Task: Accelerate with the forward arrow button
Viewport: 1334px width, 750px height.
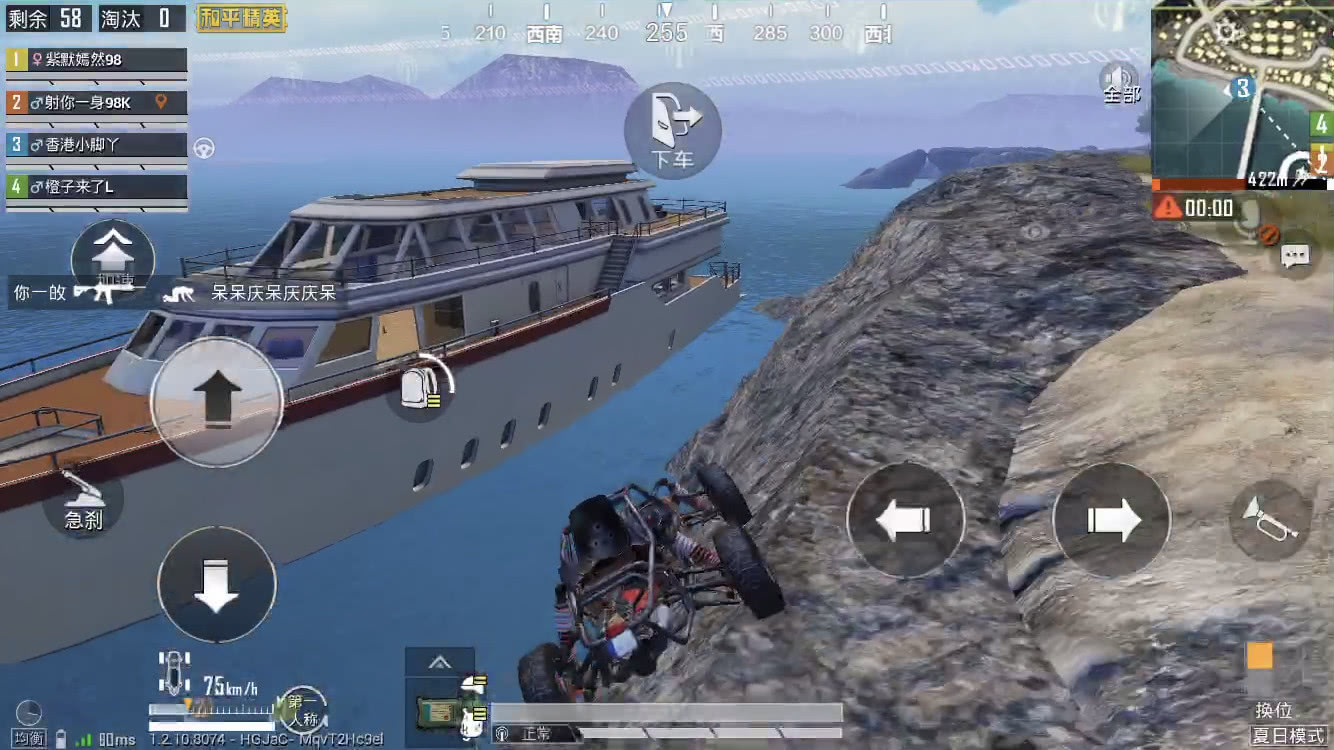Action: coord(216,400)
